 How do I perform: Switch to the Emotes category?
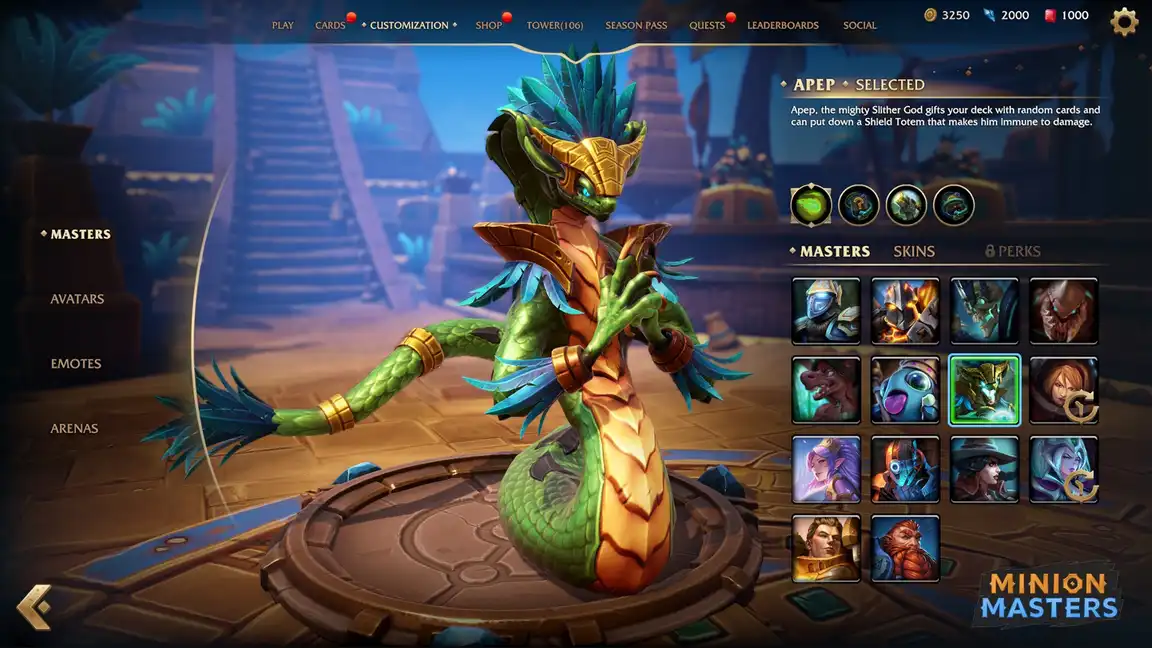[x=76, y=364]
